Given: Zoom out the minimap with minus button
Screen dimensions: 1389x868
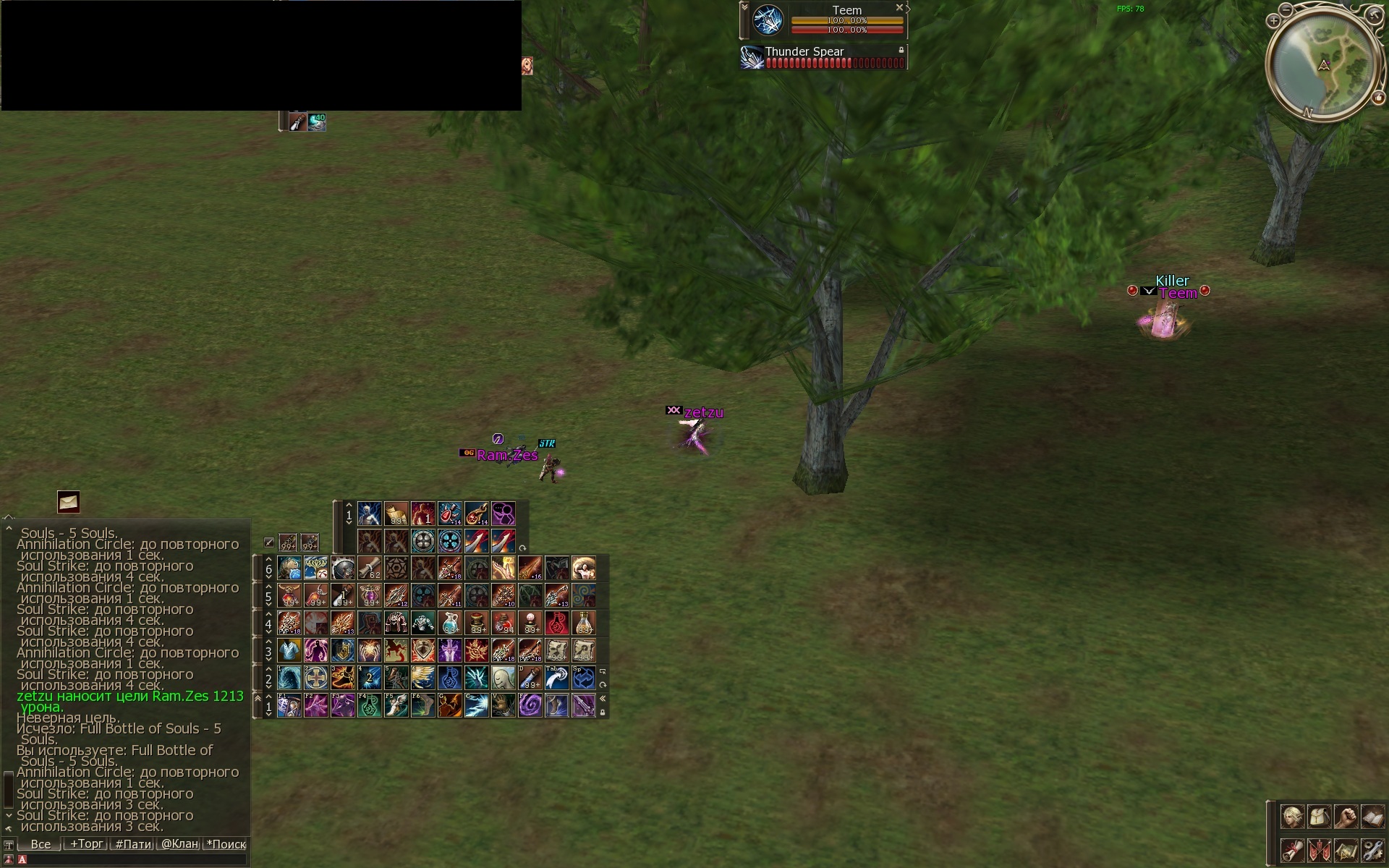Looking at the screenshot, I should tap(1286, 9).
